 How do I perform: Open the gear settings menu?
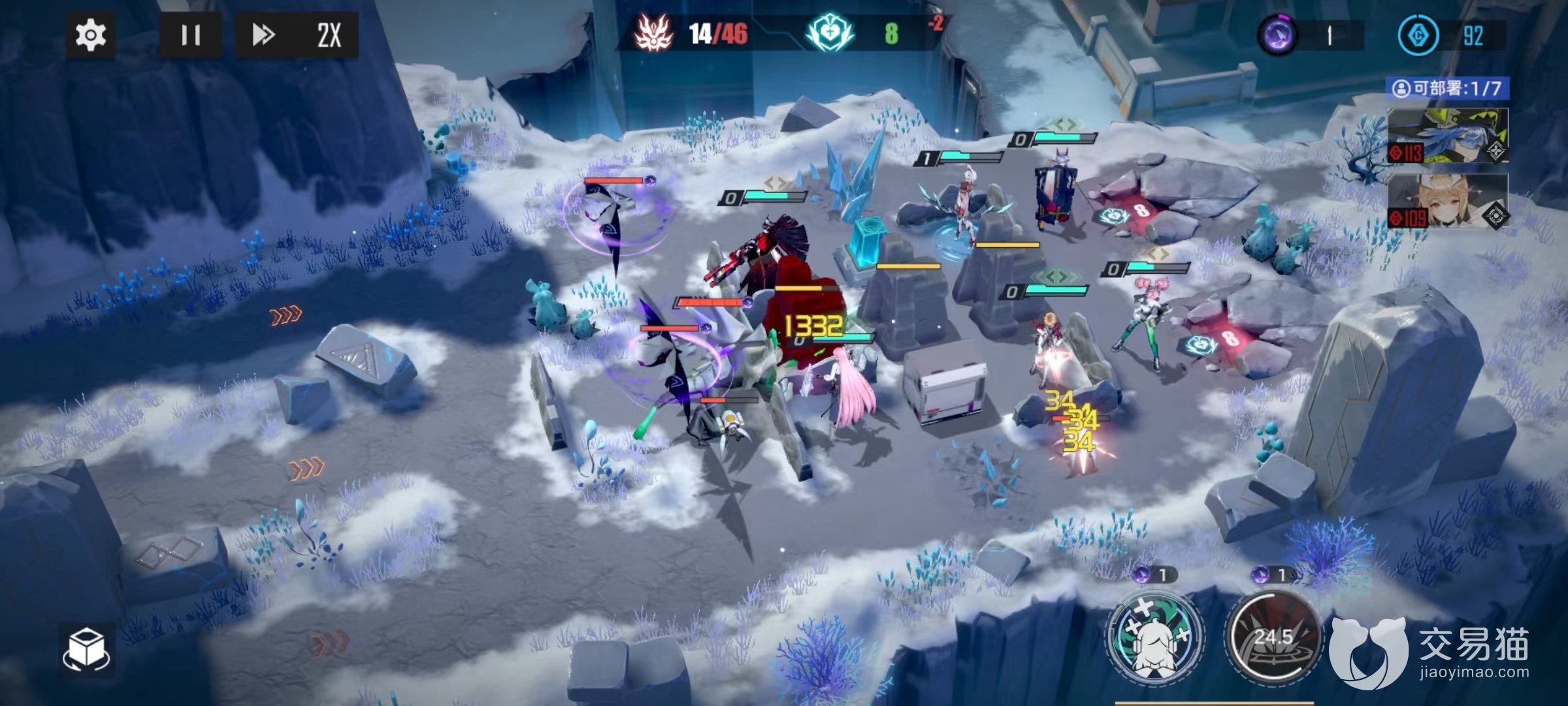click(91, 35)
